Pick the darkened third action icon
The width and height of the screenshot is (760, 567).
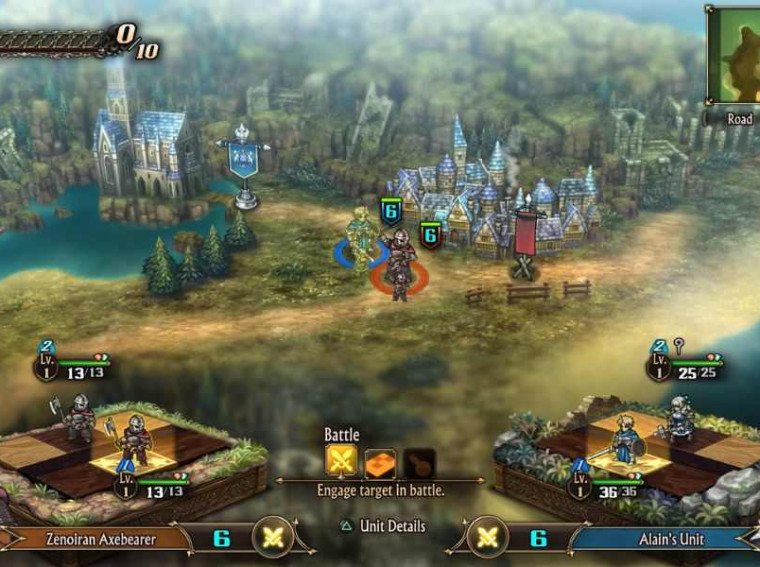[419, 463]
